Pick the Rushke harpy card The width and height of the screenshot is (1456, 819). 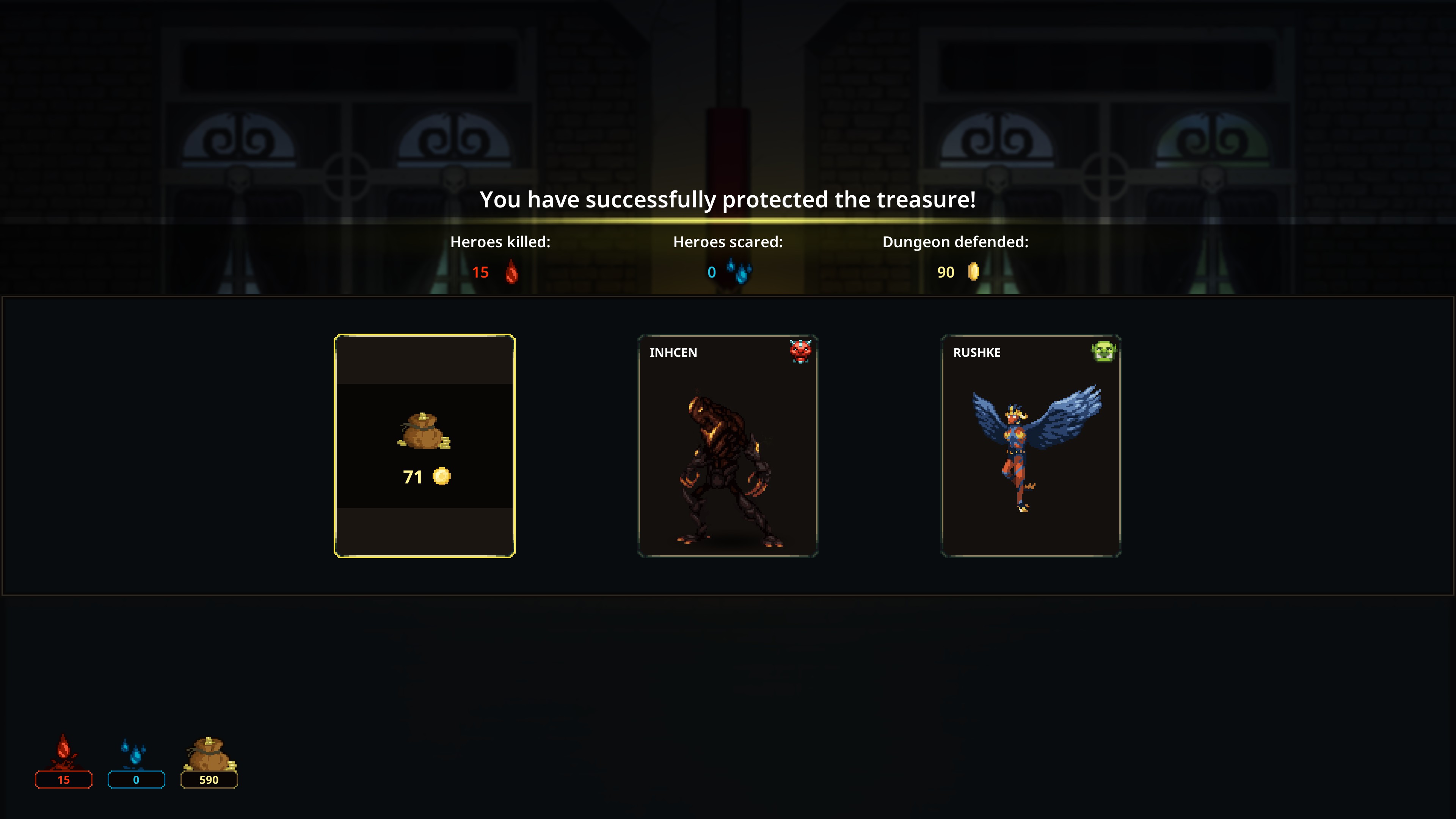1031,446
